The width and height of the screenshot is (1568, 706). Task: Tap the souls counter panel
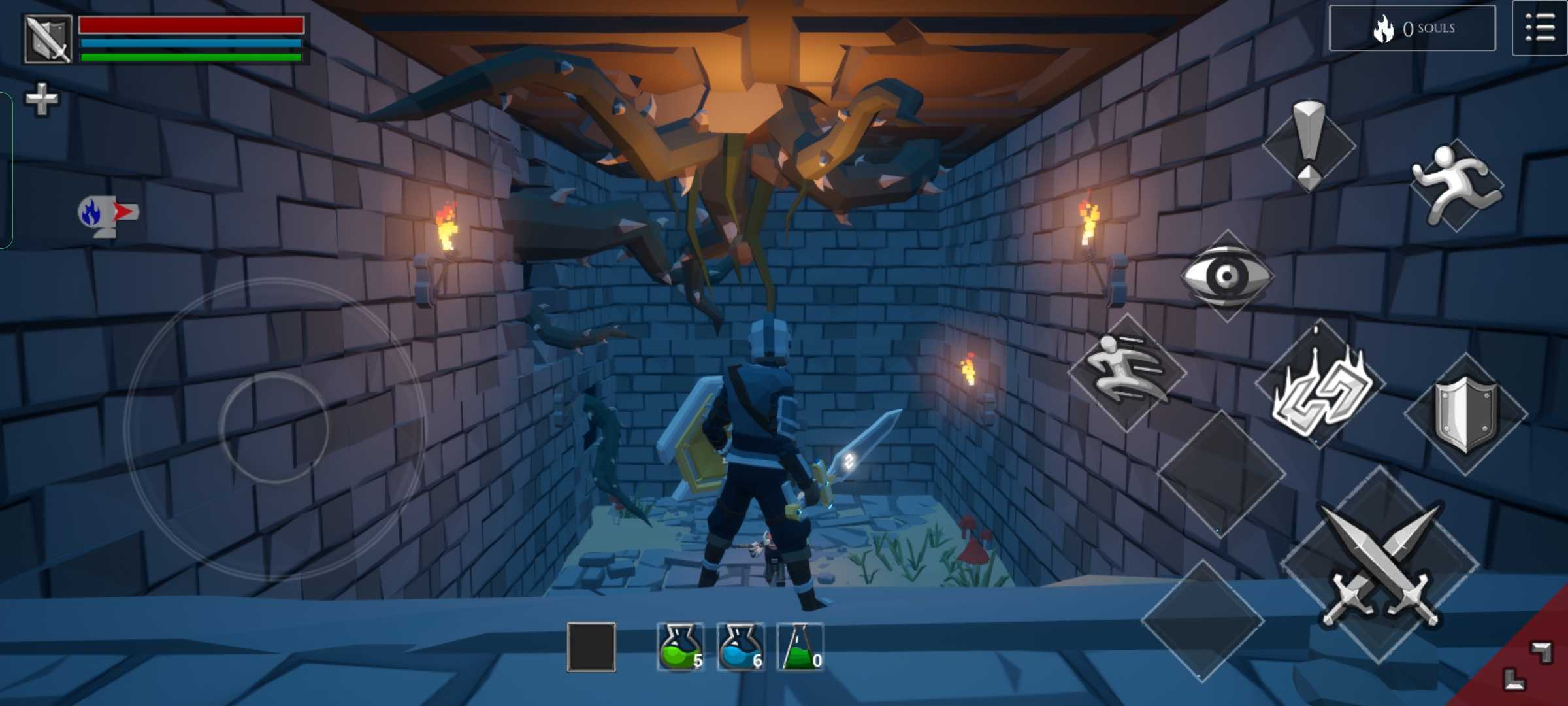coord(1412,28)
